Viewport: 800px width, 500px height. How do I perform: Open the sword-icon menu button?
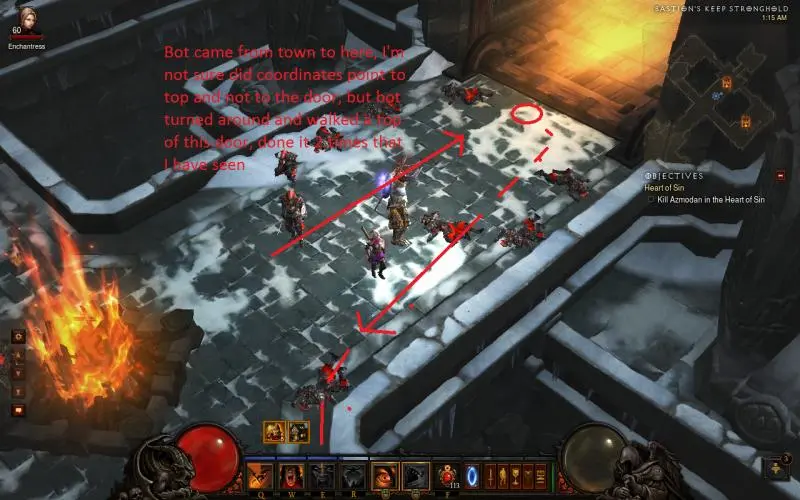click(x=491, y=476)
